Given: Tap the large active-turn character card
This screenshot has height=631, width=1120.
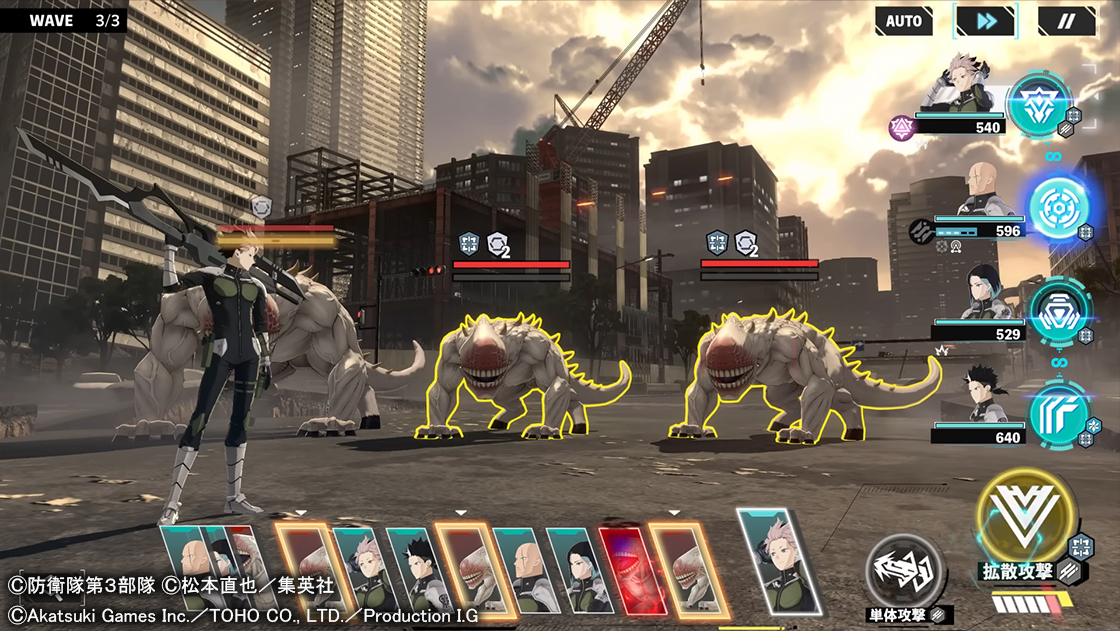Looking at the screenshot, I should pos(778,562).
